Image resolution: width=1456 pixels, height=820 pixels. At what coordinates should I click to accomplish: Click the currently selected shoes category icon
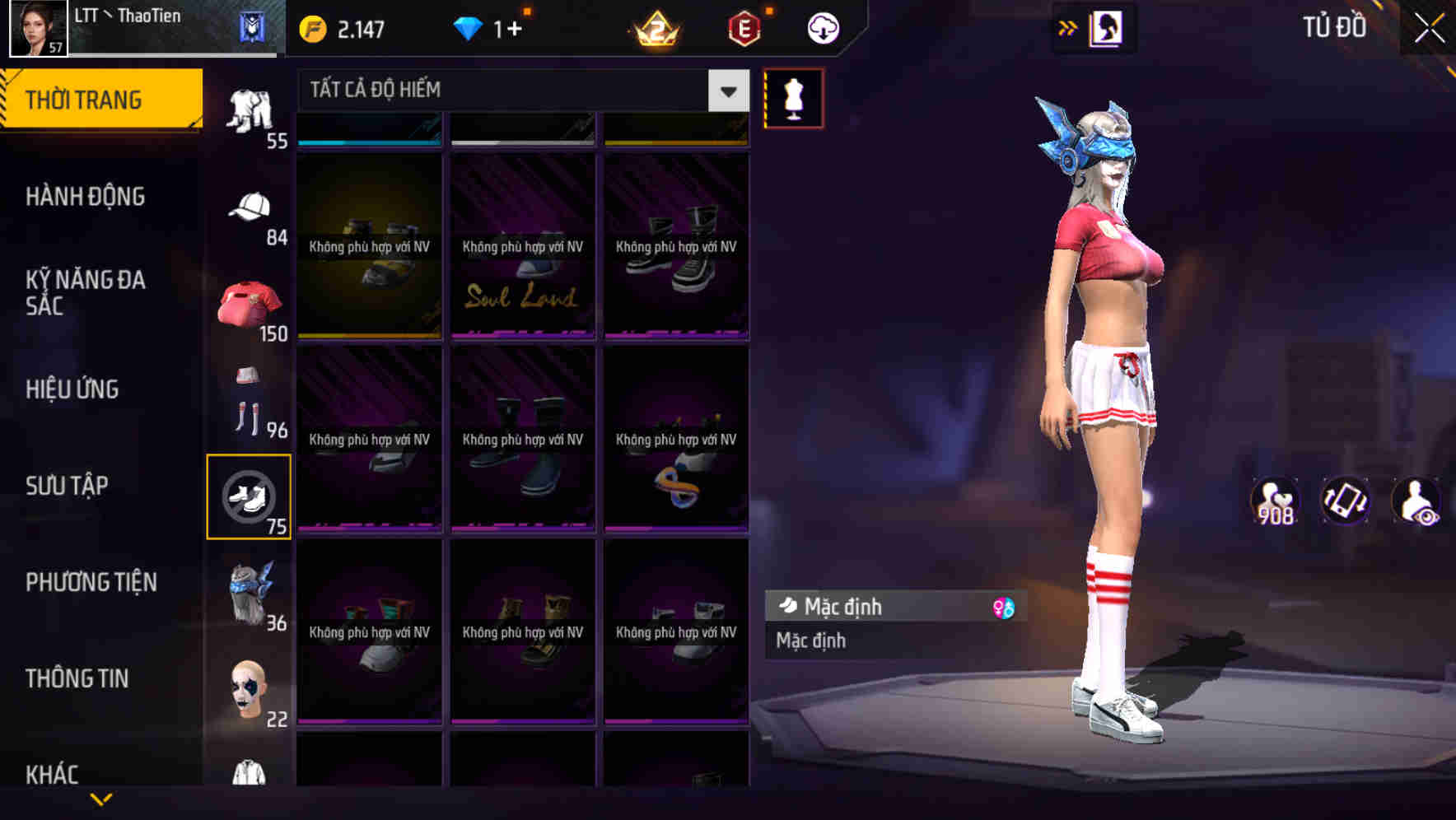click(x=250, y=495)
